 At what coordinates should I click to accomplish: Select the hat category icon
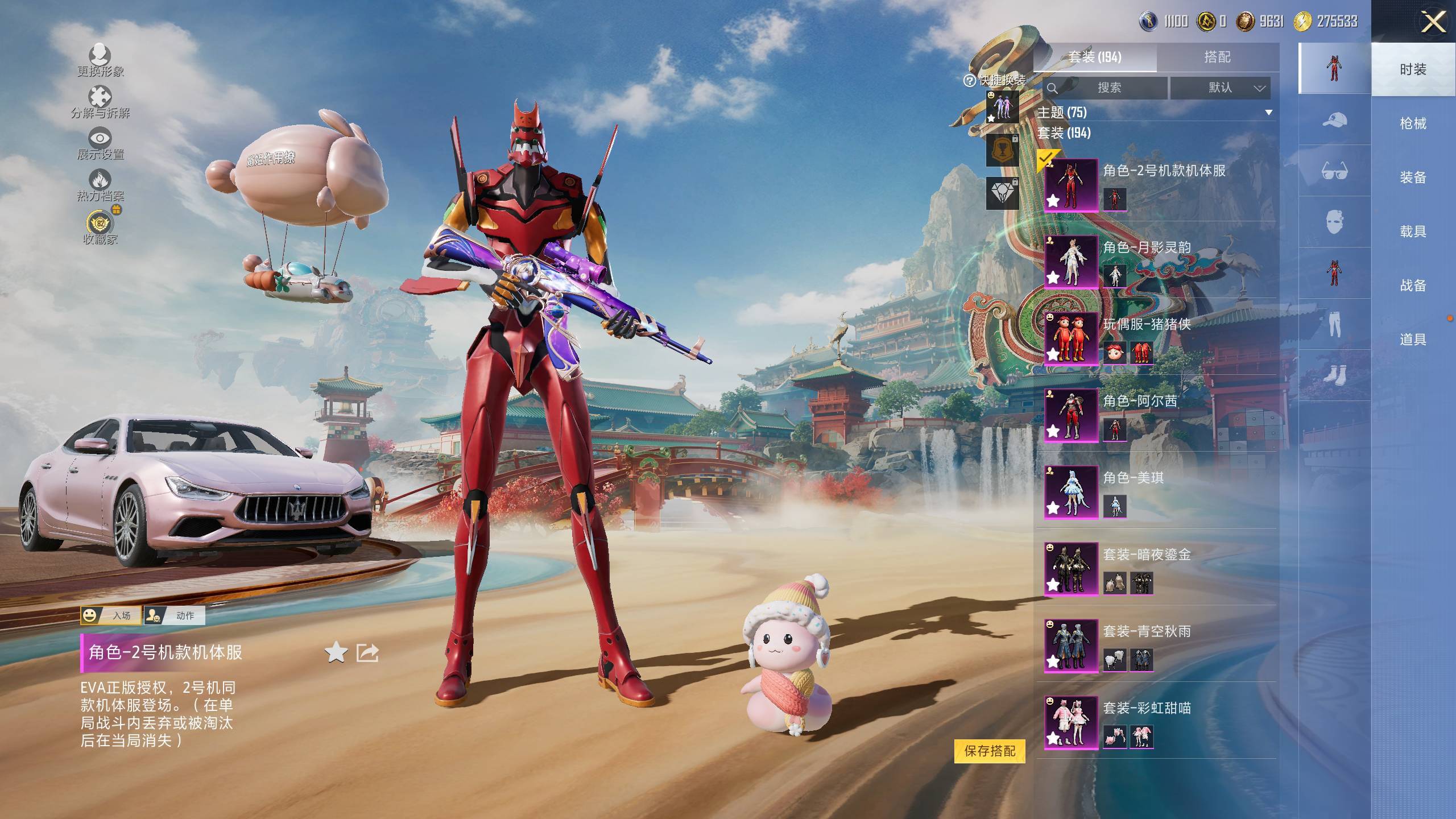[1334, 120]
